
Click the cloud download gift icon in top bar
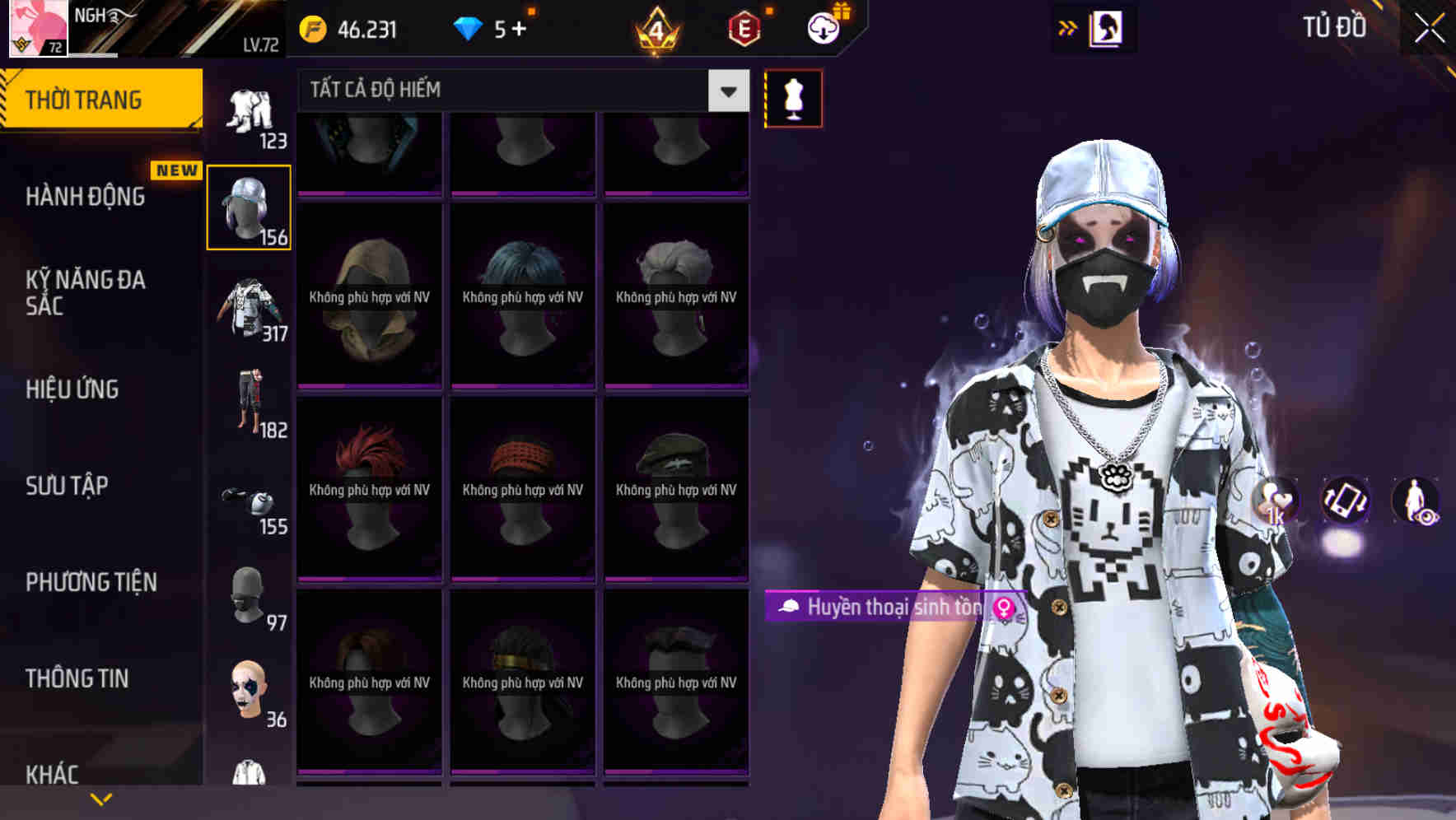coord(823,30)
